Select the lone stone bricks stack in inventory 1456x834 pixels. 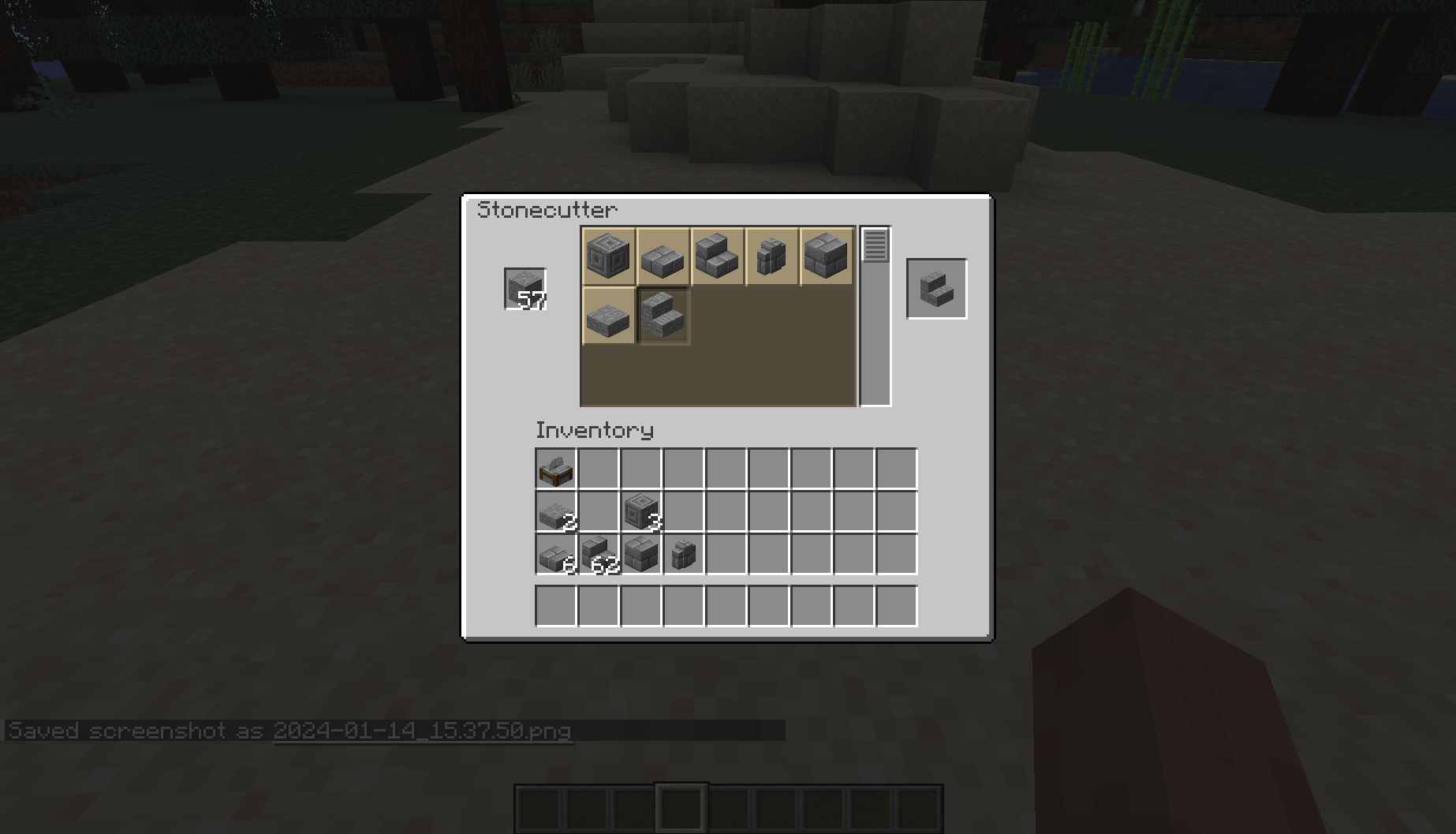coord(640,556)
